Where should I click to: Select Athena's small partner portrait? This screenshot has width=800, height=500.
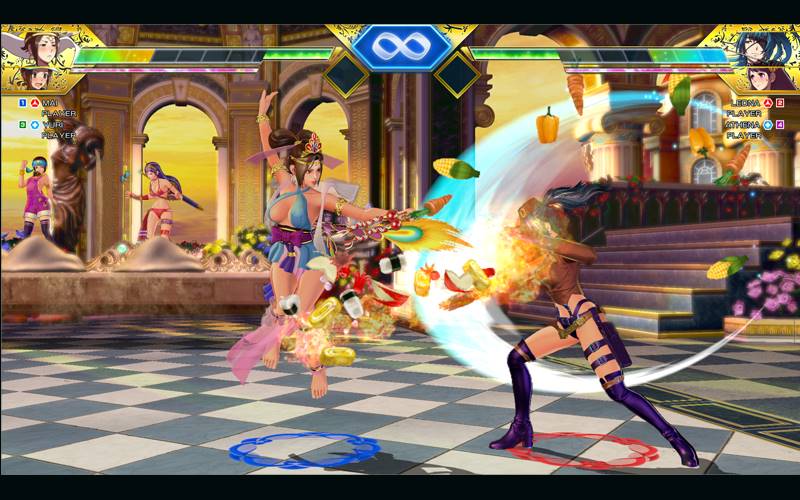(x=757, y=79)
